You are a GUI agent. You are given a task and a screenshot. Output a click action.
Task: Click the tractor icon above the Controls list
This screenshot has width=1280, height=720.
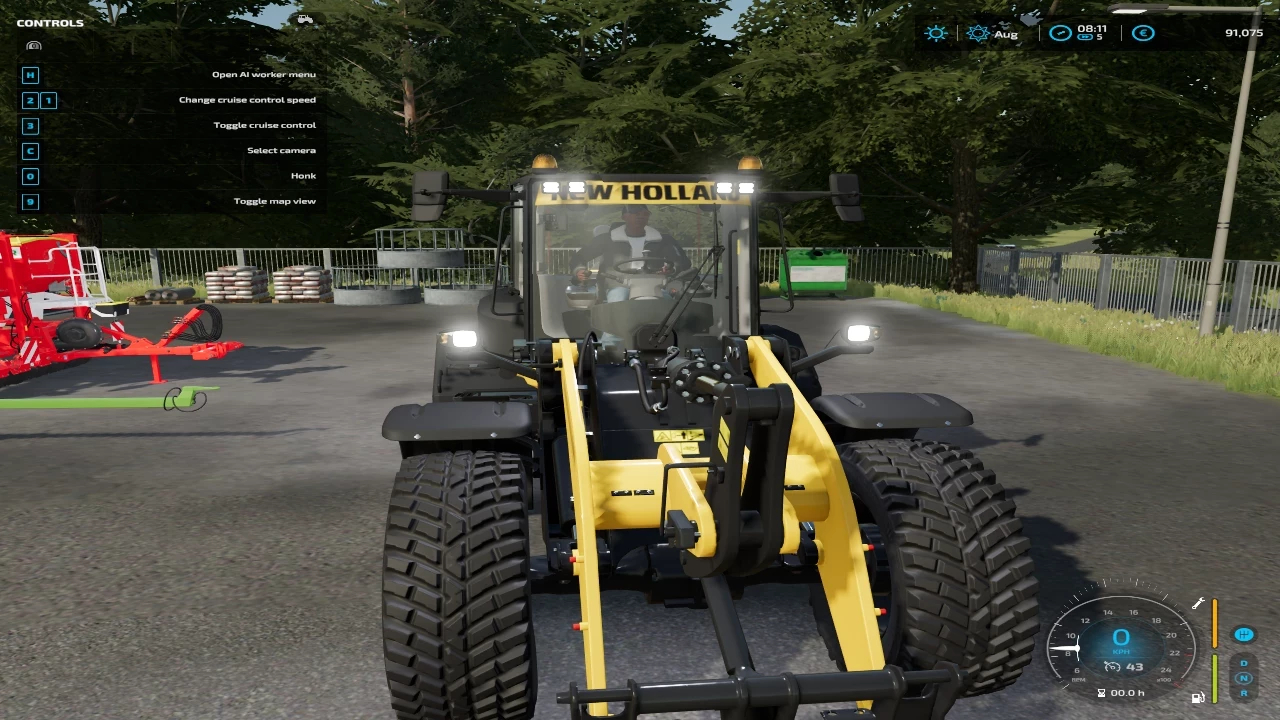pos(305,18)
